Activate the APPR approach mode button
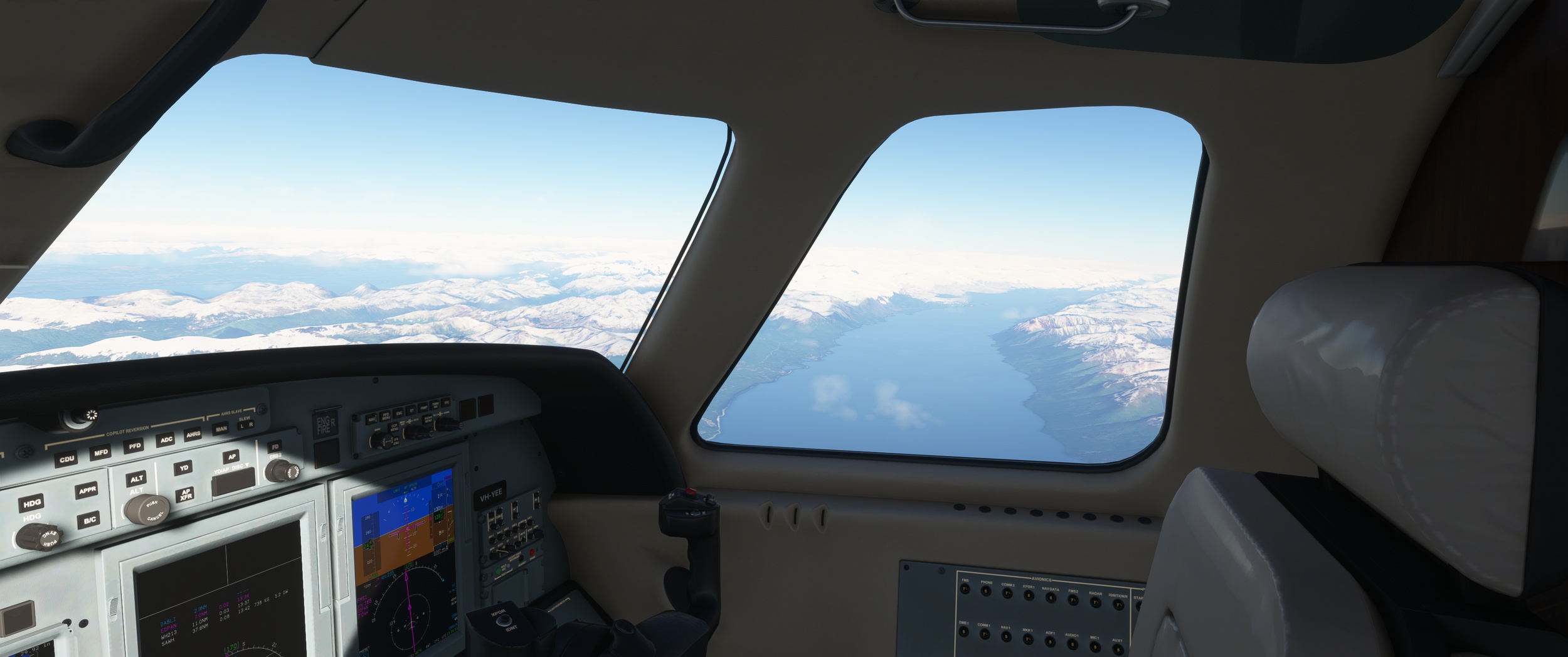1568x657 pixels. coord(86,491)
